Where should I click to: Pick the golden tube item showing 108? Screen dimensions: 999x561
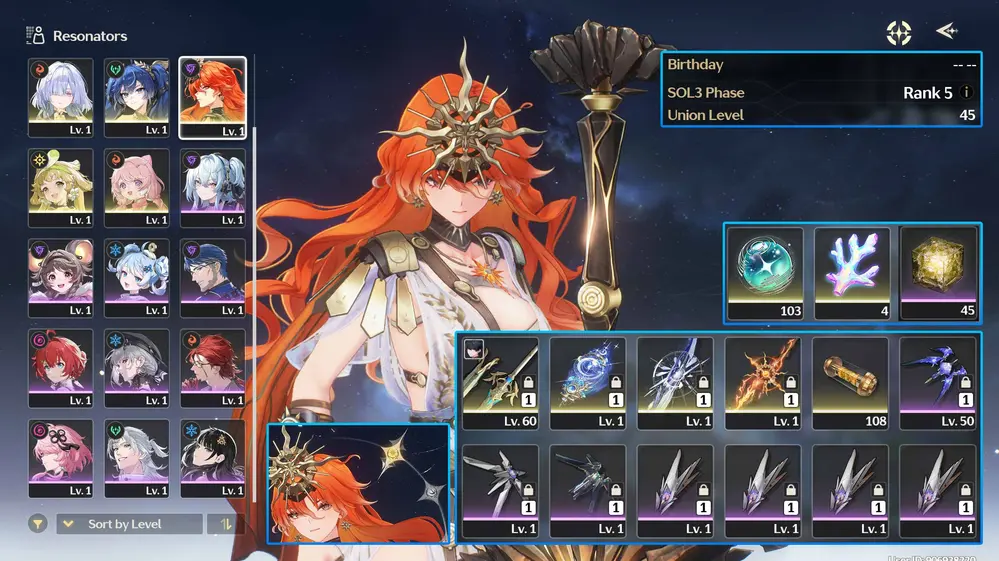pyautogui.click(x=850, y=382)
